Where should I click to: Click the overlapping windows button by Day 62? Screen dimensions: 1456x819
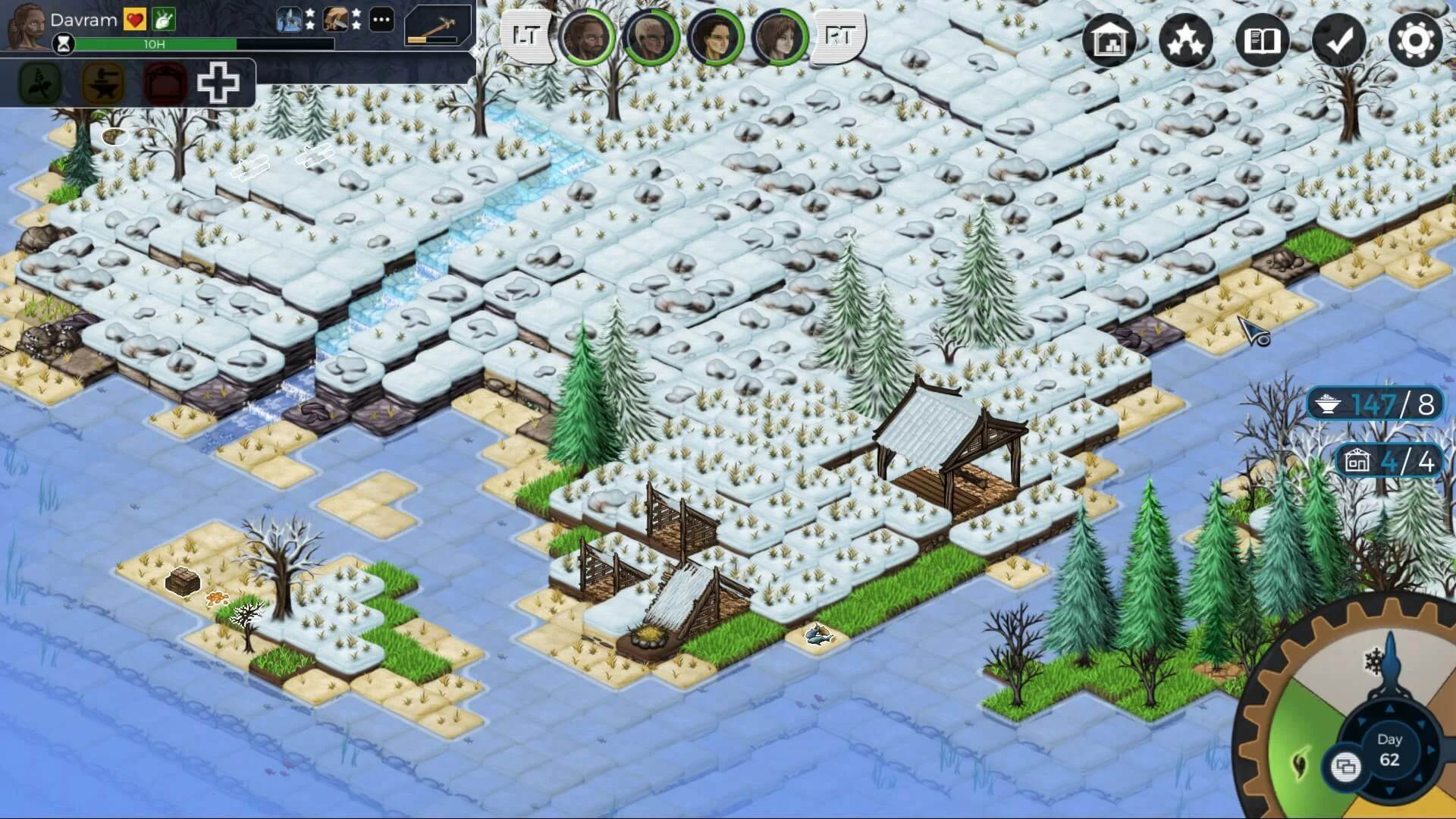[1345, 767]
